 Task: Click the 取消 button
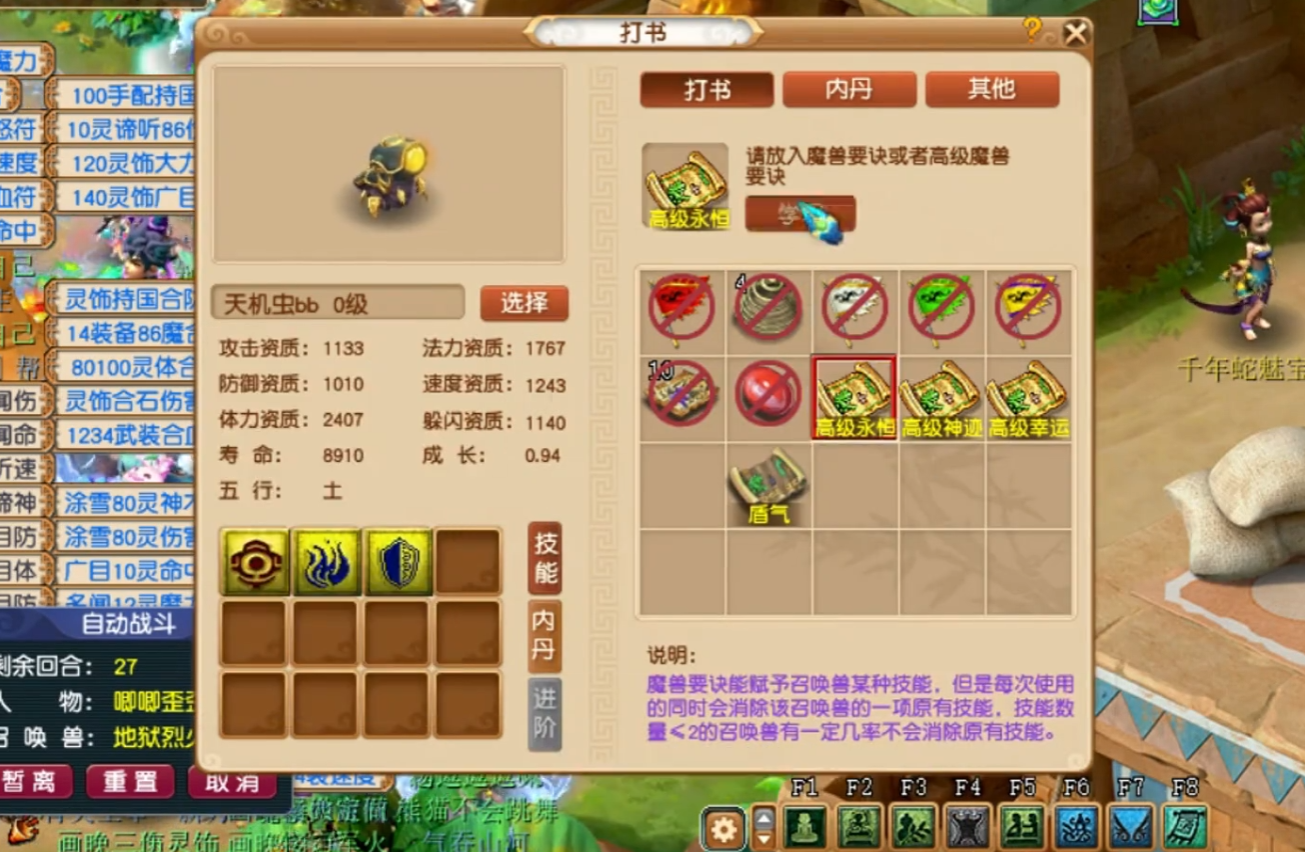(231, 784)
